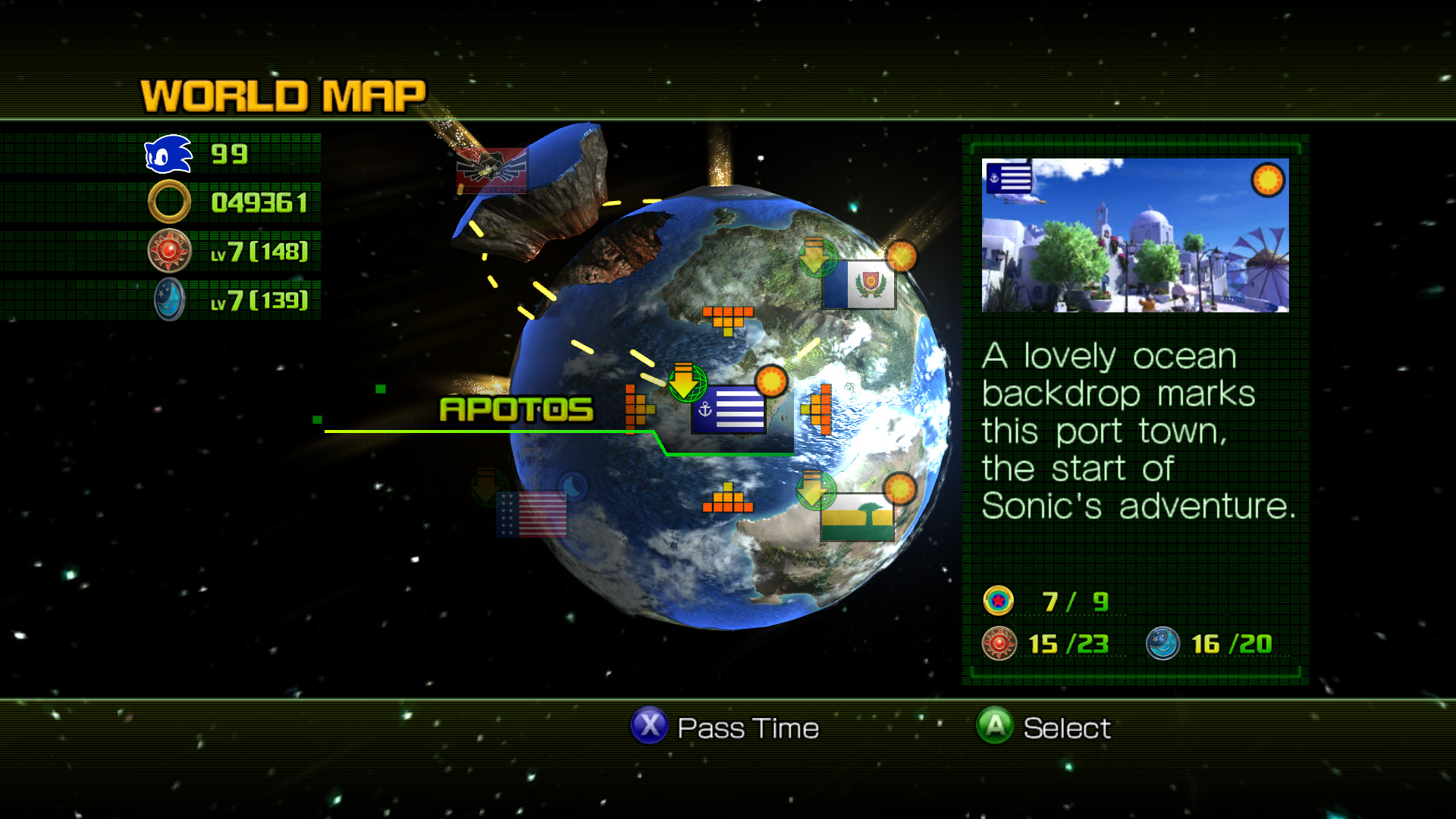The image size is (1456, 819).
Task: Select the Mazuri tree flag on the globe
Action: click(x=858, y=517)
